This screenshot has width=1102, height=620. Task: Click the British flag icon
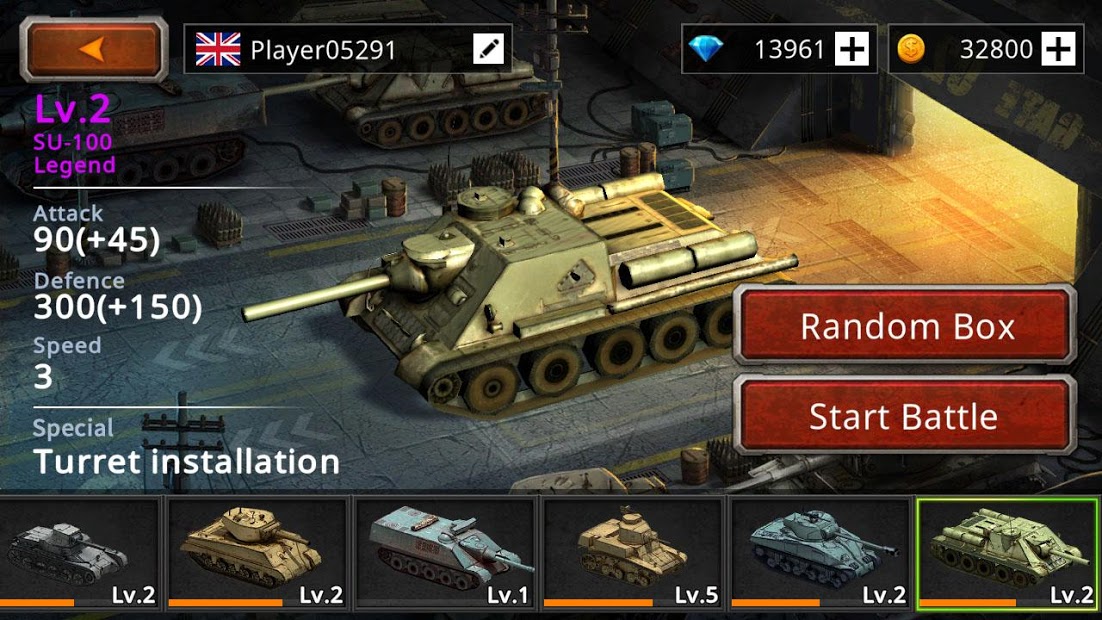217,49
